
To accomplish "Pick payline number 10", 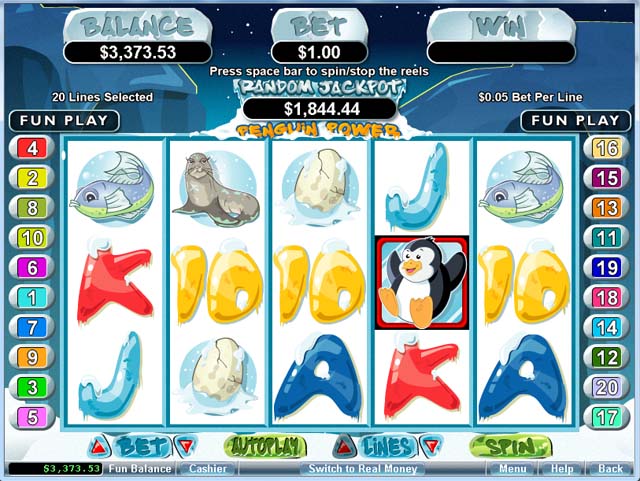I will pyautogui.click(x=32, y=238).
